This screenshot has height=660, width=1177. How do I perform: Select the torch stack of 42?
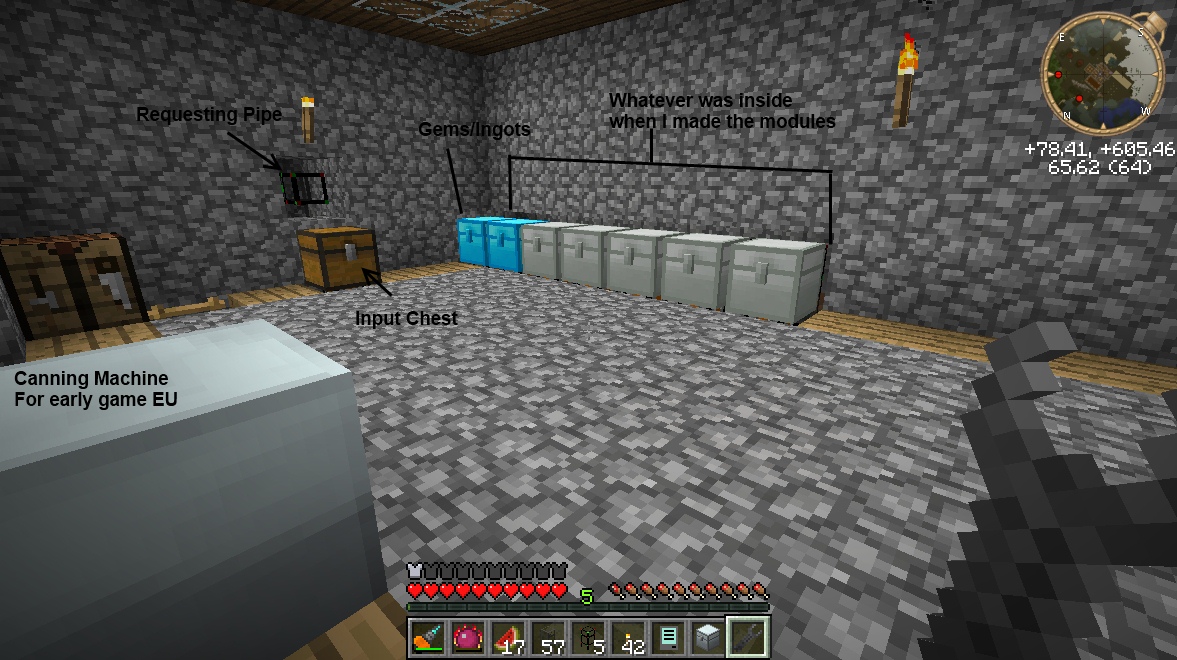(627, 637)
